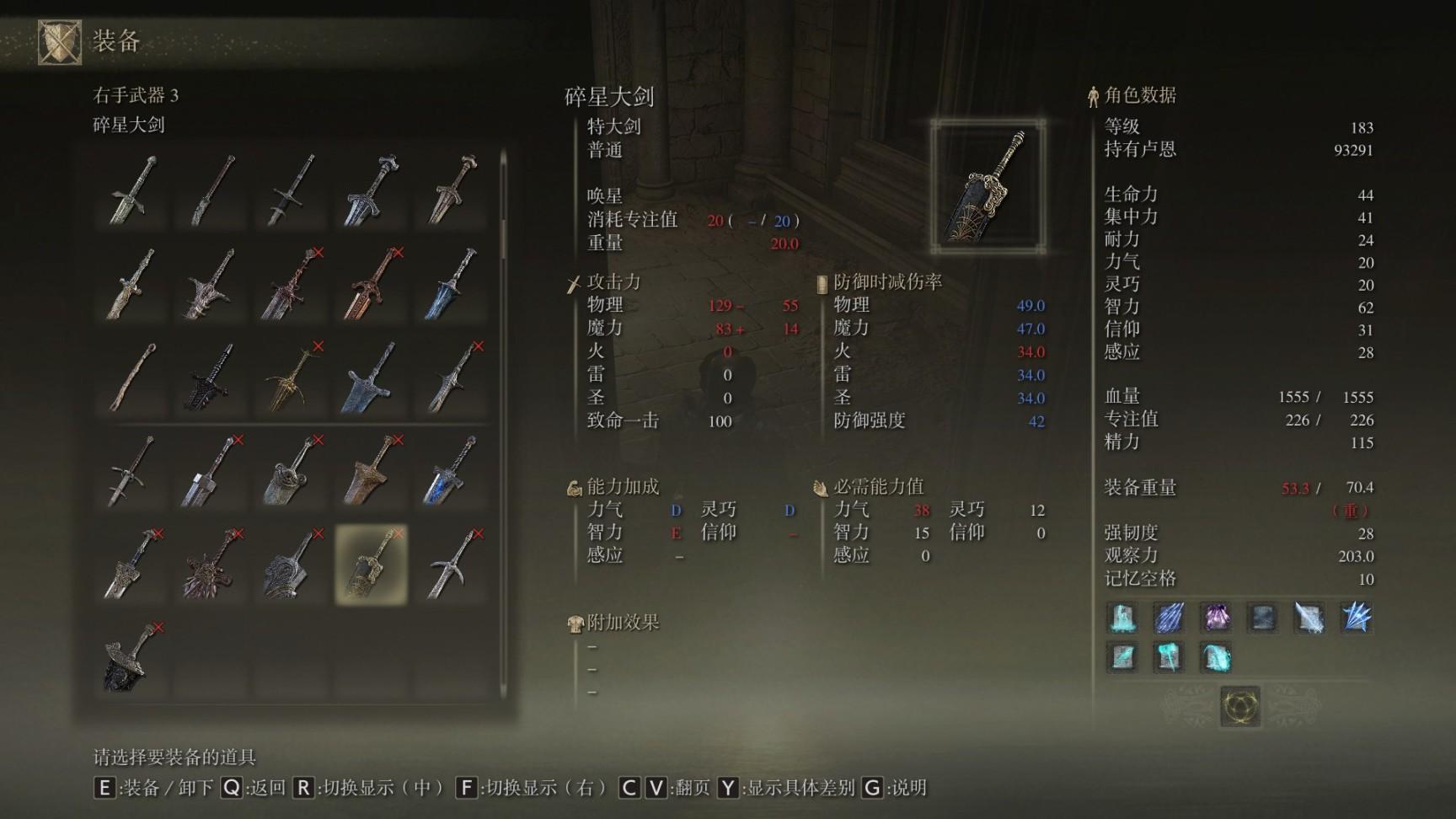Select the highlighted Starscourge Greatsword slot
The height and width of the screenshot is (819, 1456).
(x=372, y=565)
